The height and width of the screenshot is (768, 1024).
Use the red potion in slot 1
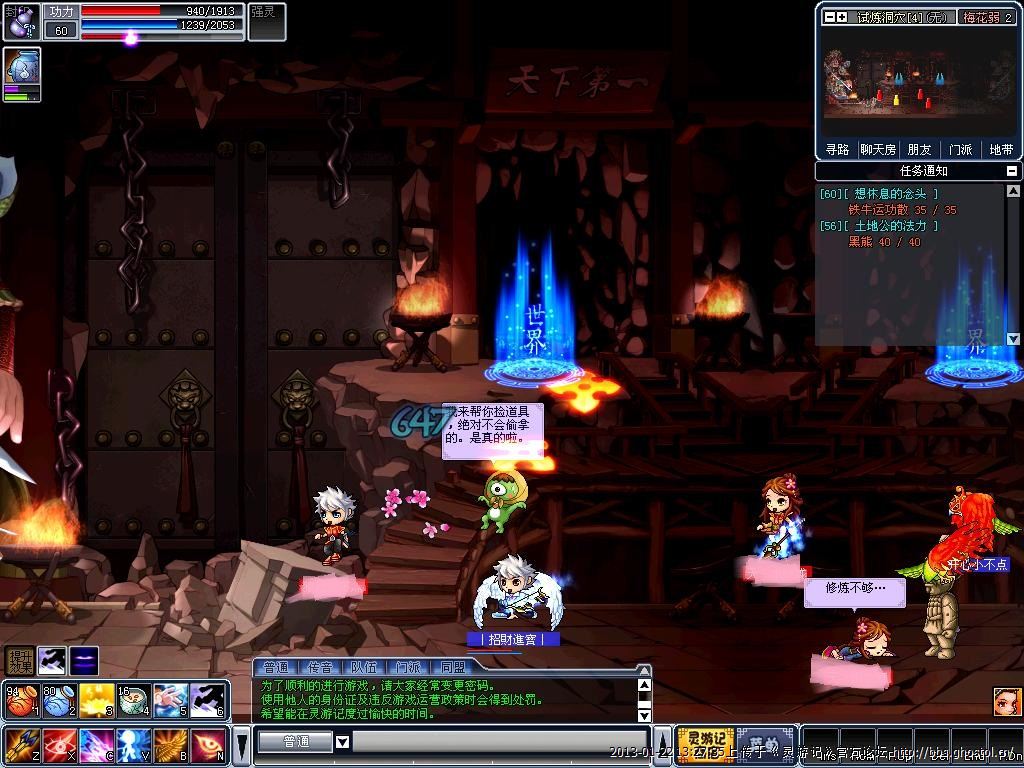pos(21,701)
